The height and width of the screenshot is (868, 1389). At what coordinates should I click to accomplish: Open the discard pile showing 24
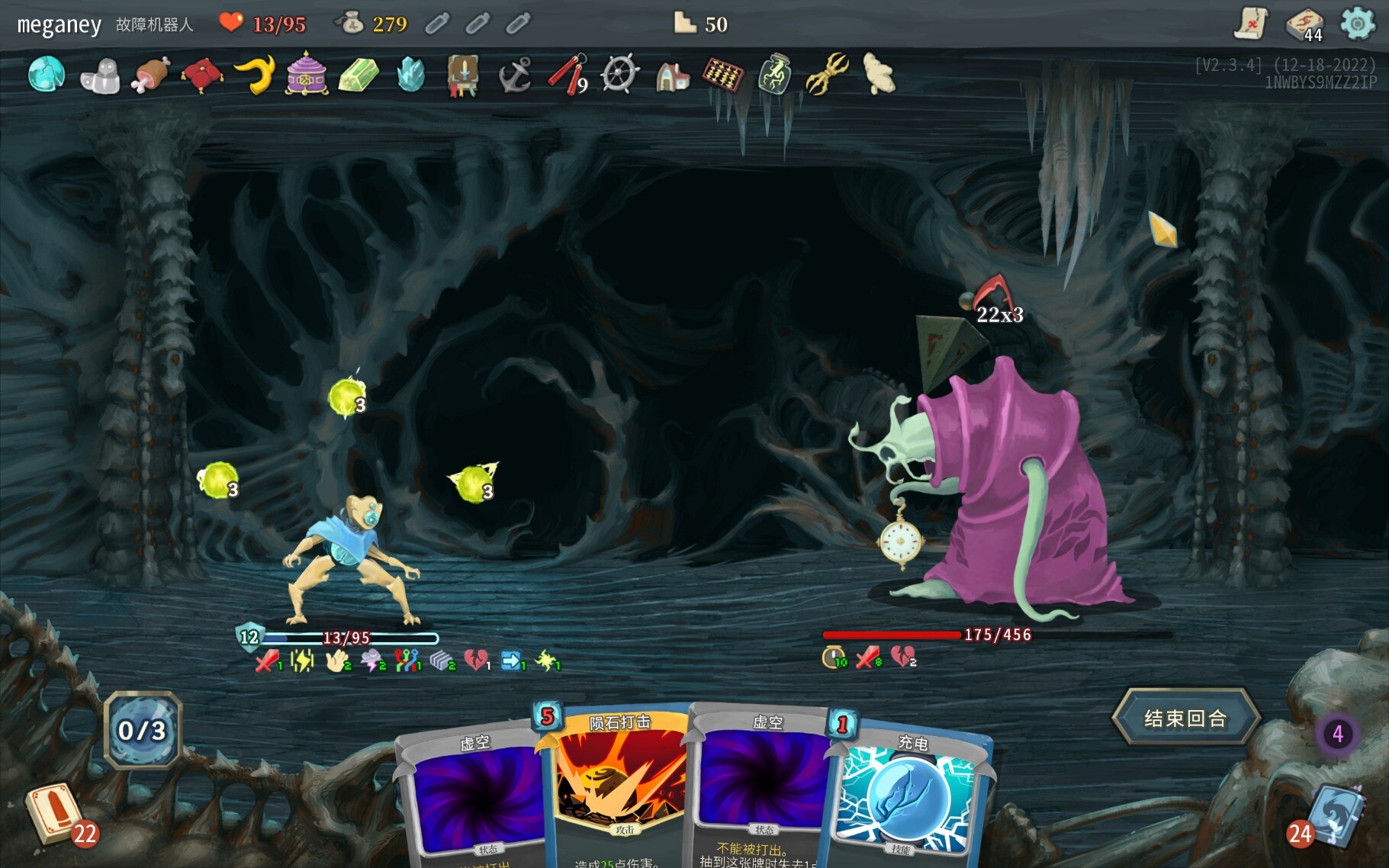[1335, 818]
